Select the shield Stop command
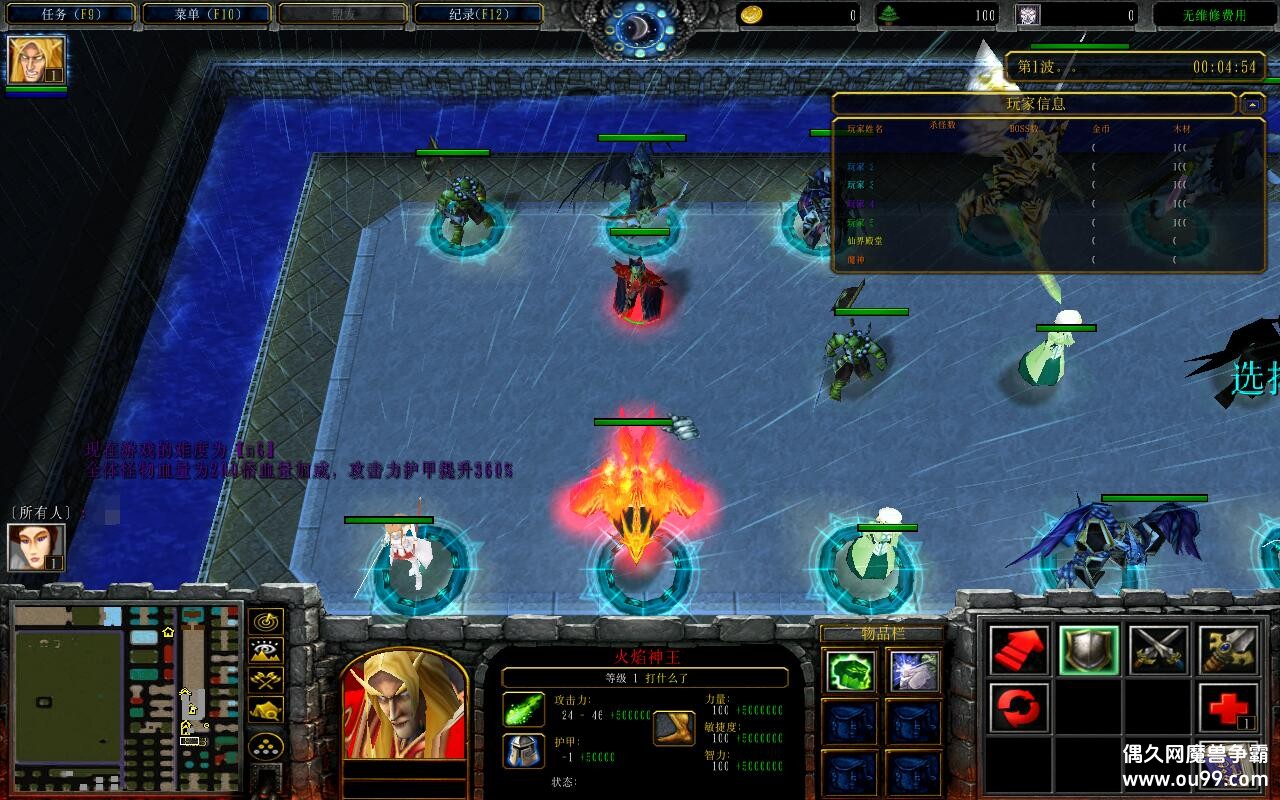 1089,650
